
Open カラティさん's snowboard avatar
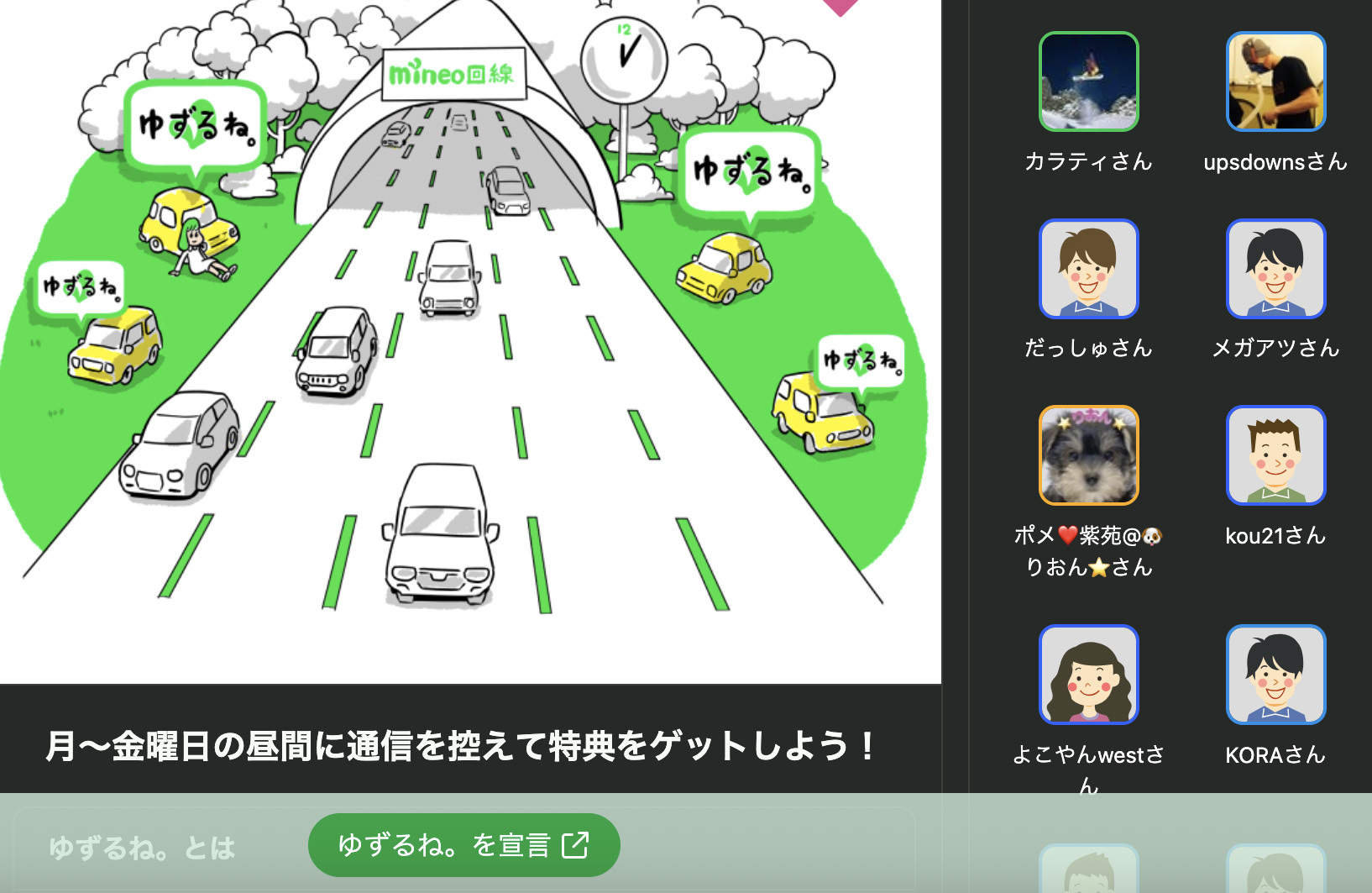[x=1088, y=81]
